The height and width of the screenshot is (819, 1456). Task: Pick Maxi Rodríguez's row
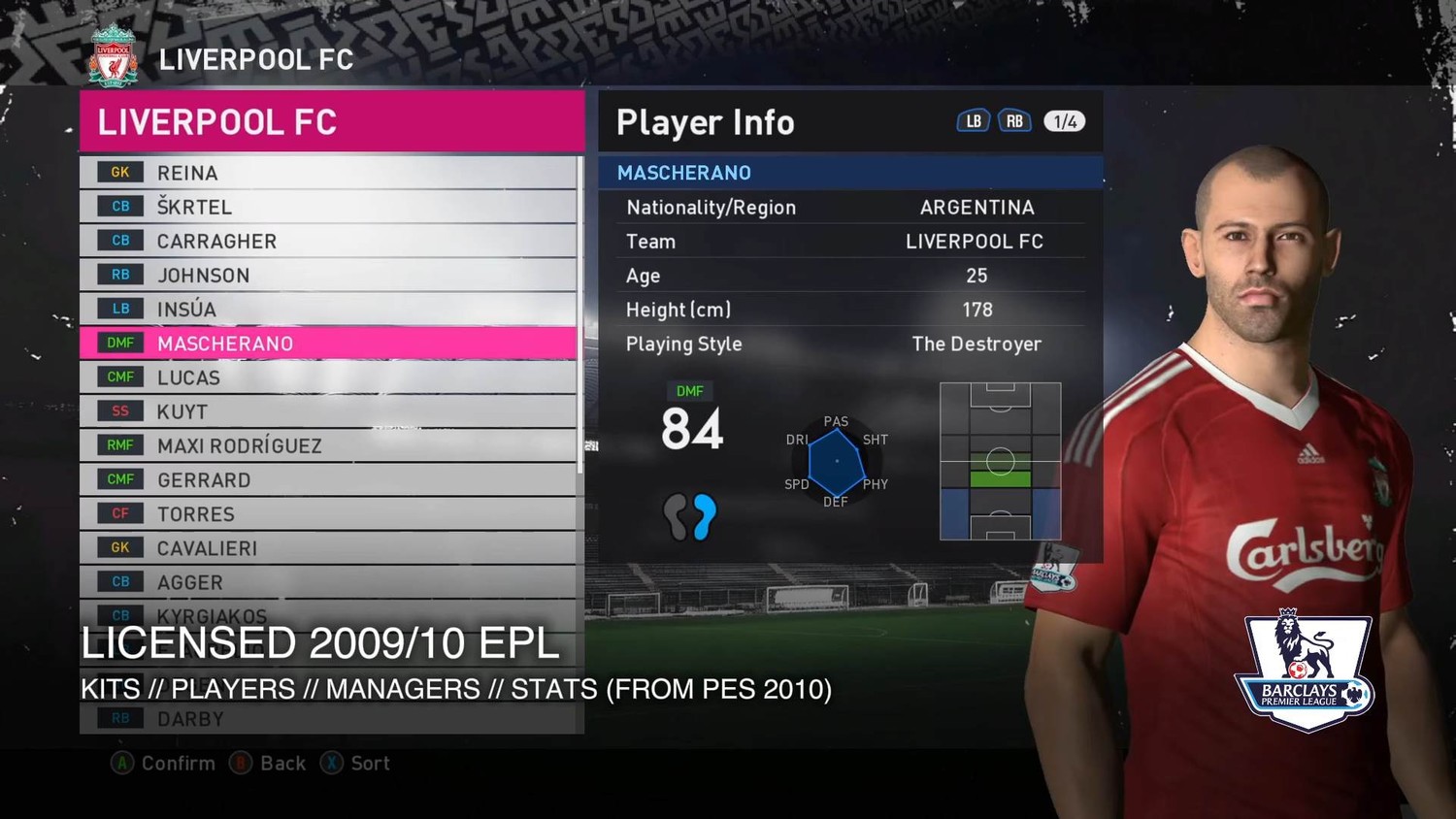[x=328, y=445]
